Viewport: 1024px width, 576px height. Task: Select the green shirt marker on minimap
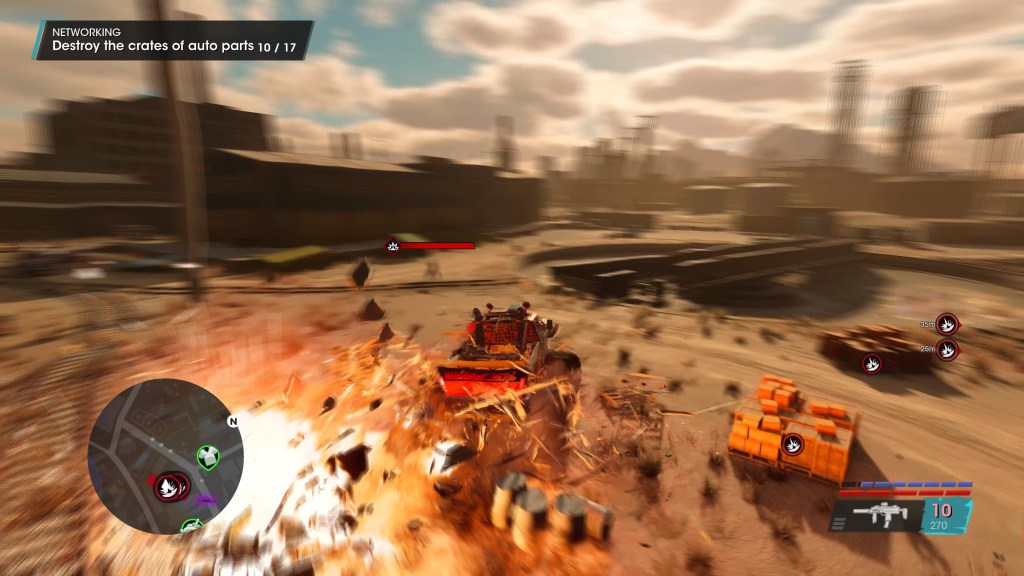[207, 457]
